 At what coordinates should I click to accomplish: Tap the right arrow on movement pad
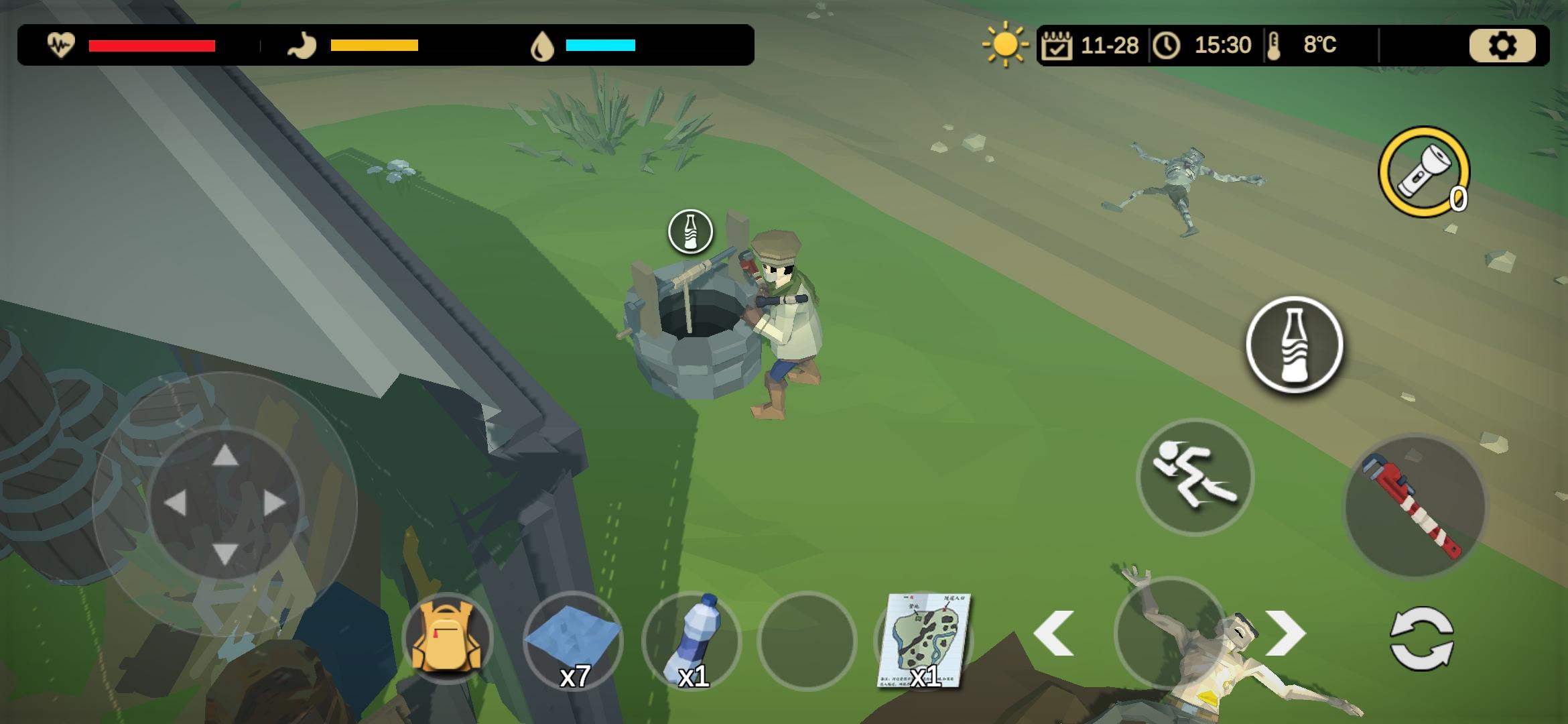(x=275, y=504)
